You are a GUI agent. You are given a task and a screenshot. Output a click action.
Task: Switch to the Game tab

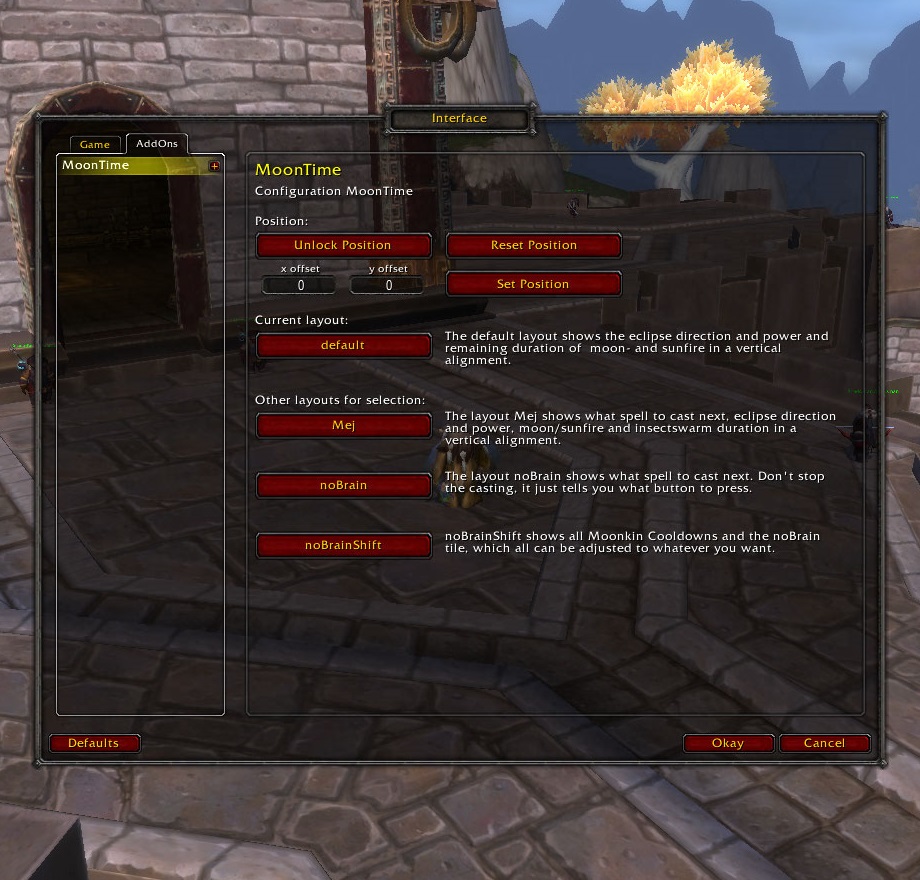(x=95, y=145)
